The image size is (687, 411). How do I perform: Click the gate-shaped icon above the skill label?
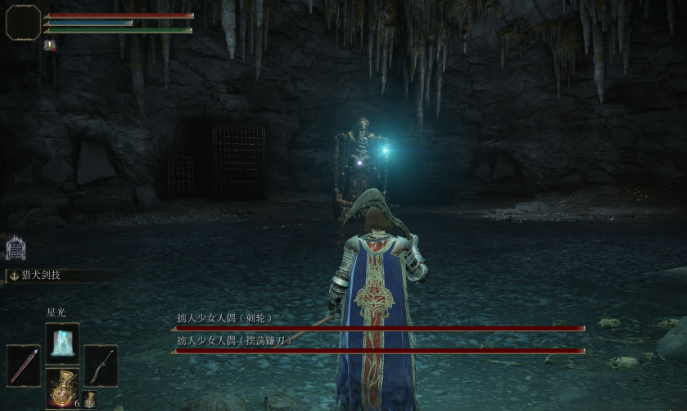click(15, 248)
